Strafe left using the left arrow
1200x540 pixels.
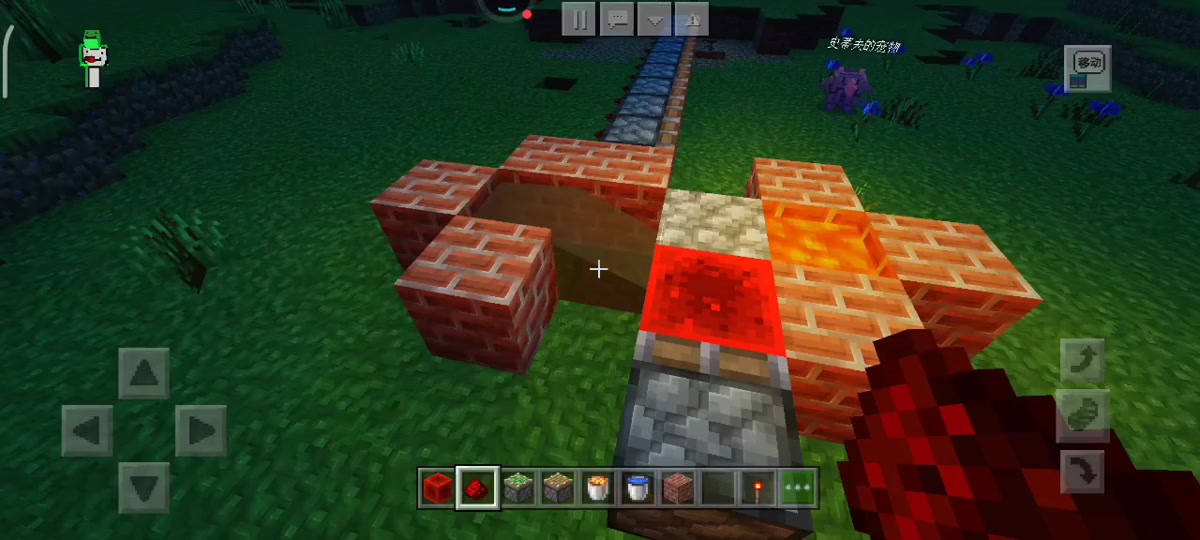[x=86, y=431]
